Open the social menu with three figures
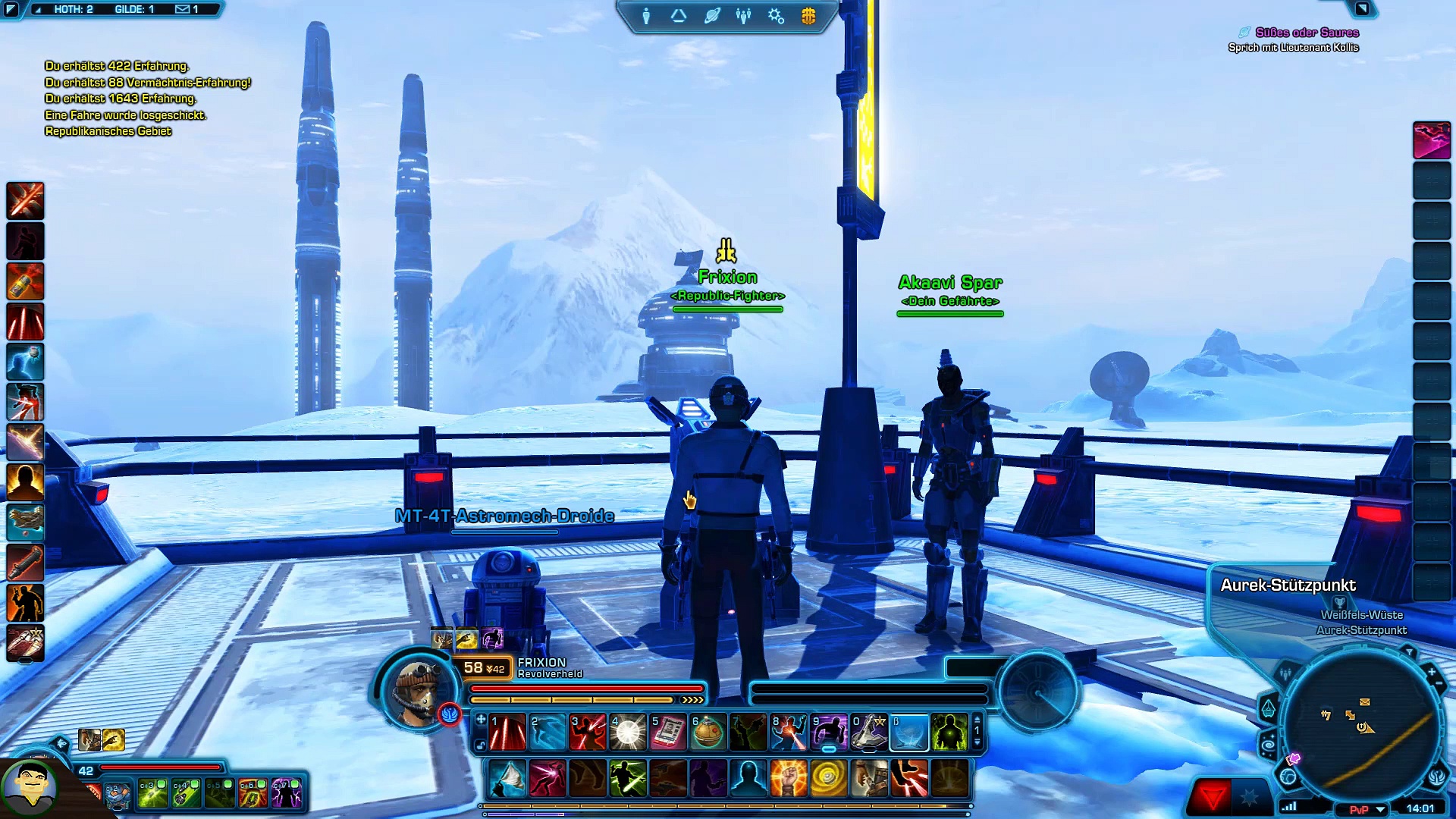This screenshot has height=819, width=1456. pyautogui.click(x=743, y=16)
